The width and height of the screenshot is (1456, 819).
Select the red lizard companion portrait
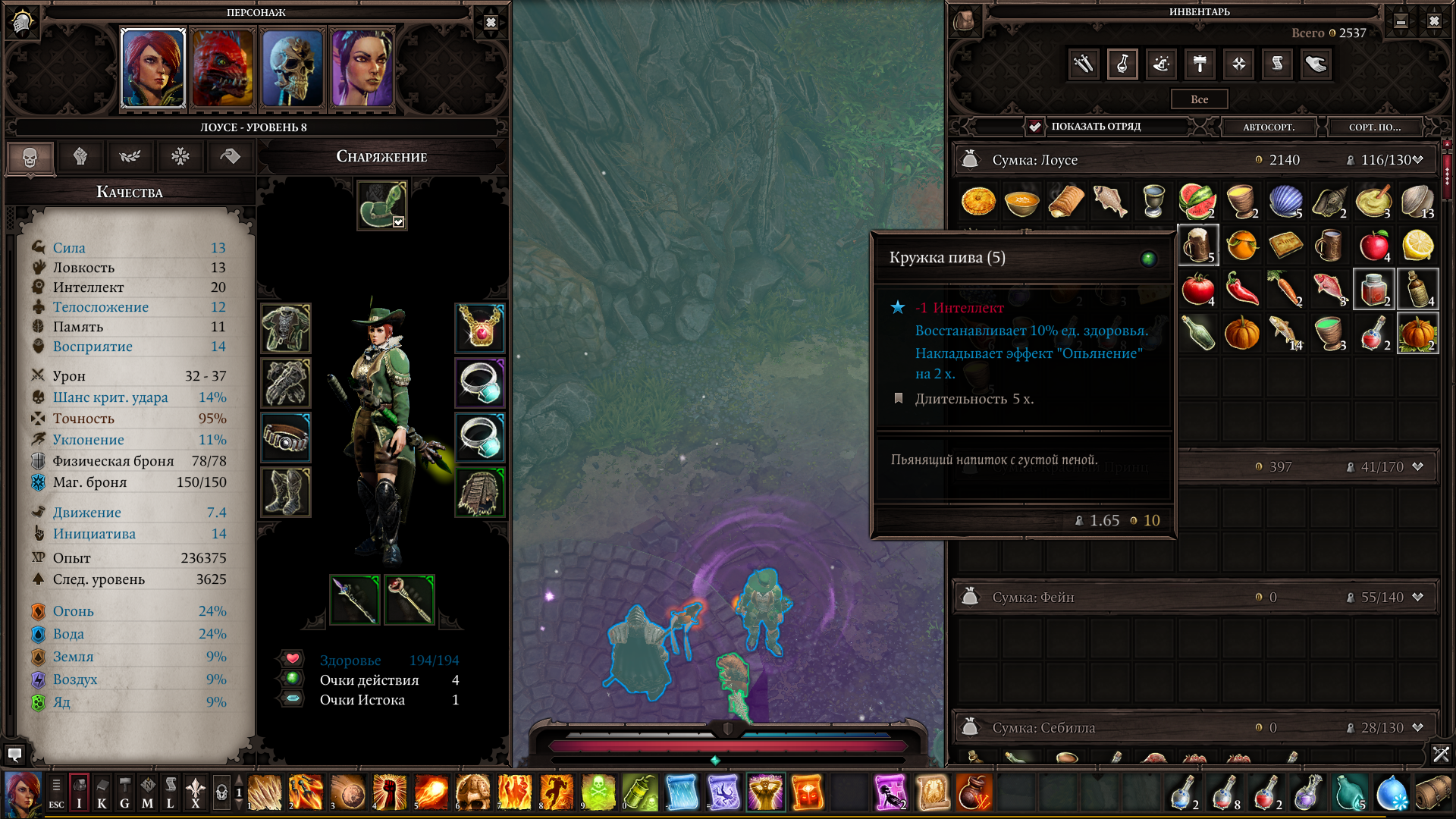coord(222,68)
